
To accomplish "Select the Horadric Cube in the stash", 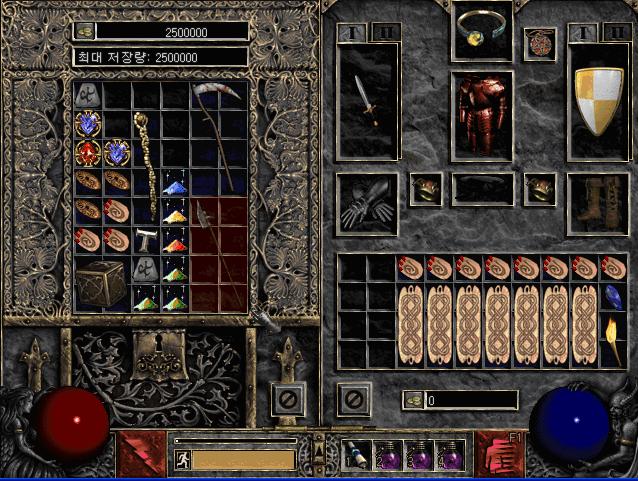I will click(x=100, y=285).
